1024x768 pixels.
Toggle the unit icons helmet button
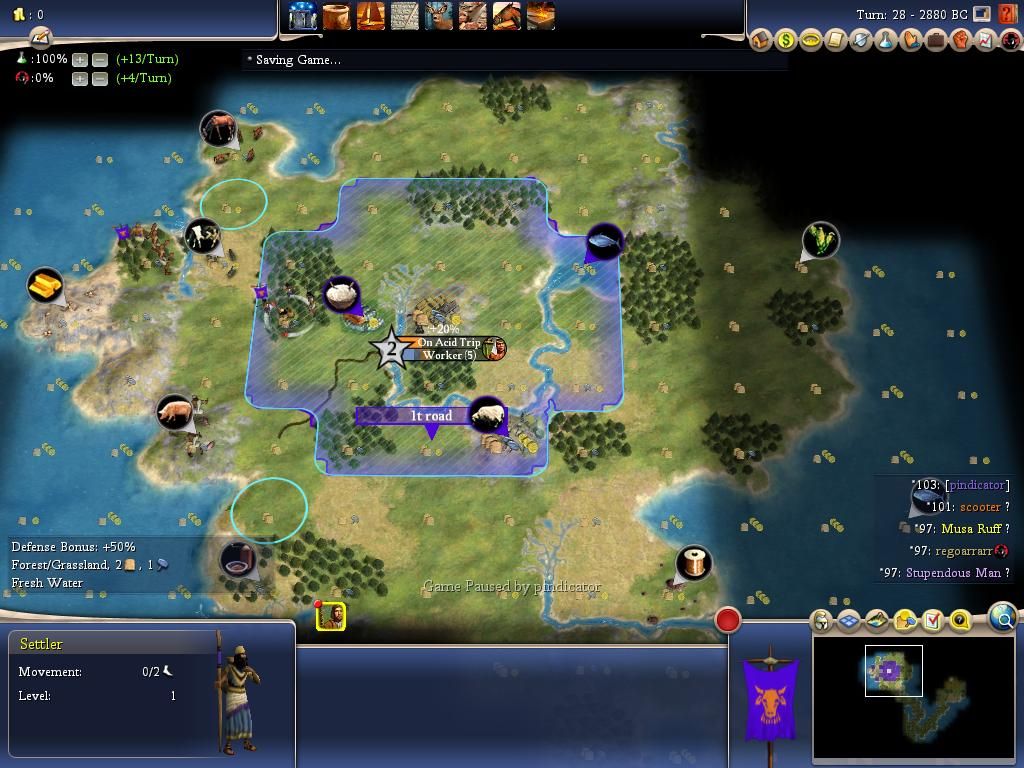(821, 621)
